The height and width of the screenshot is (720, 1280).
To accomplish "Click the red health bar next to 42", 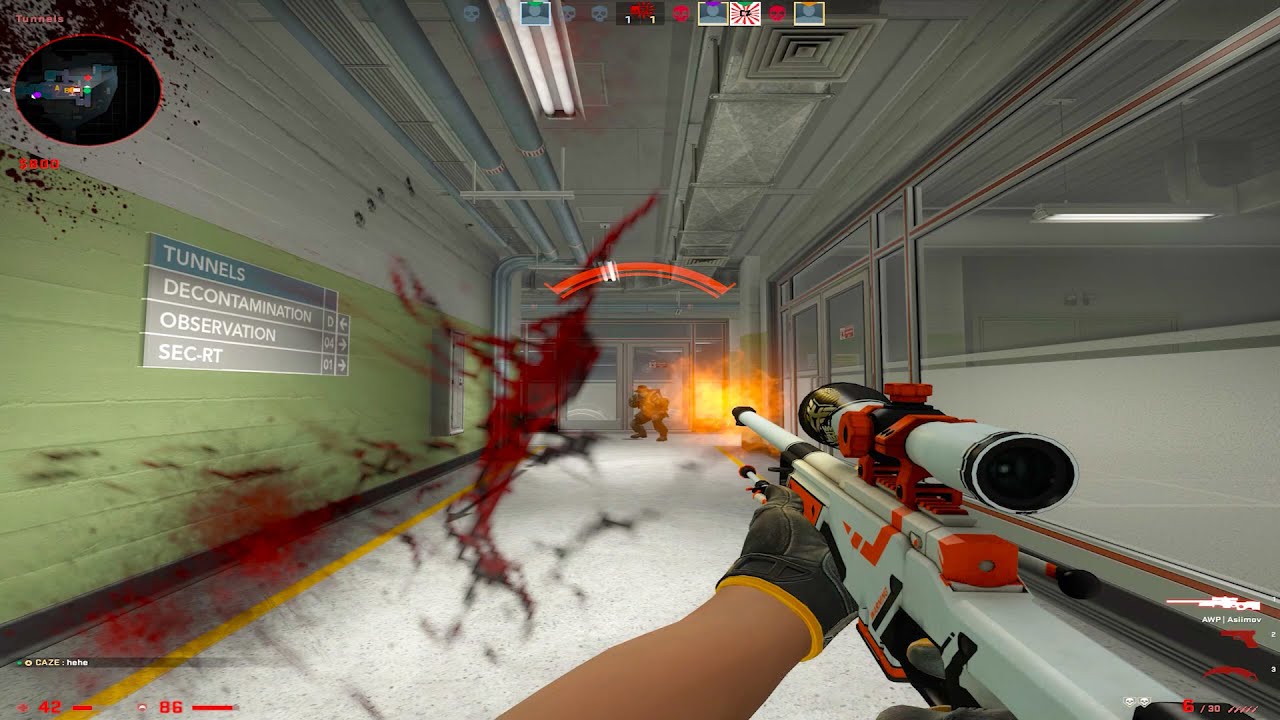I will (x=81, y=707).
